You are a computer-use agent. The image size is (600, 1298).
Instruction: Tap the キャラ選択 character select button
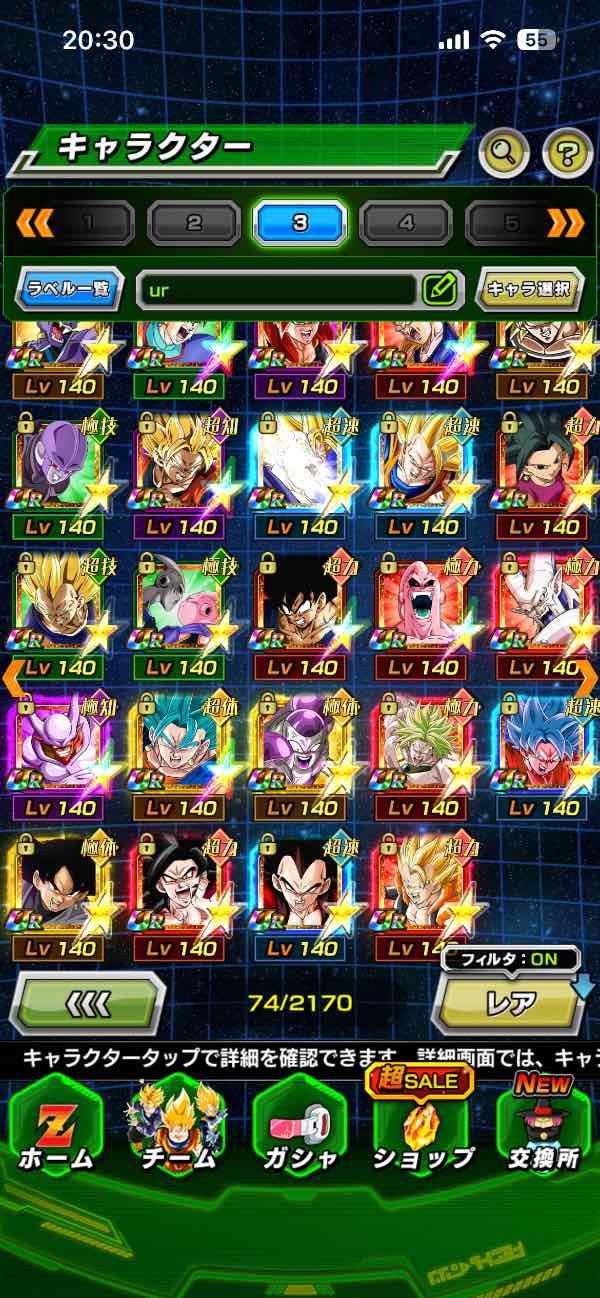(529, 290)
